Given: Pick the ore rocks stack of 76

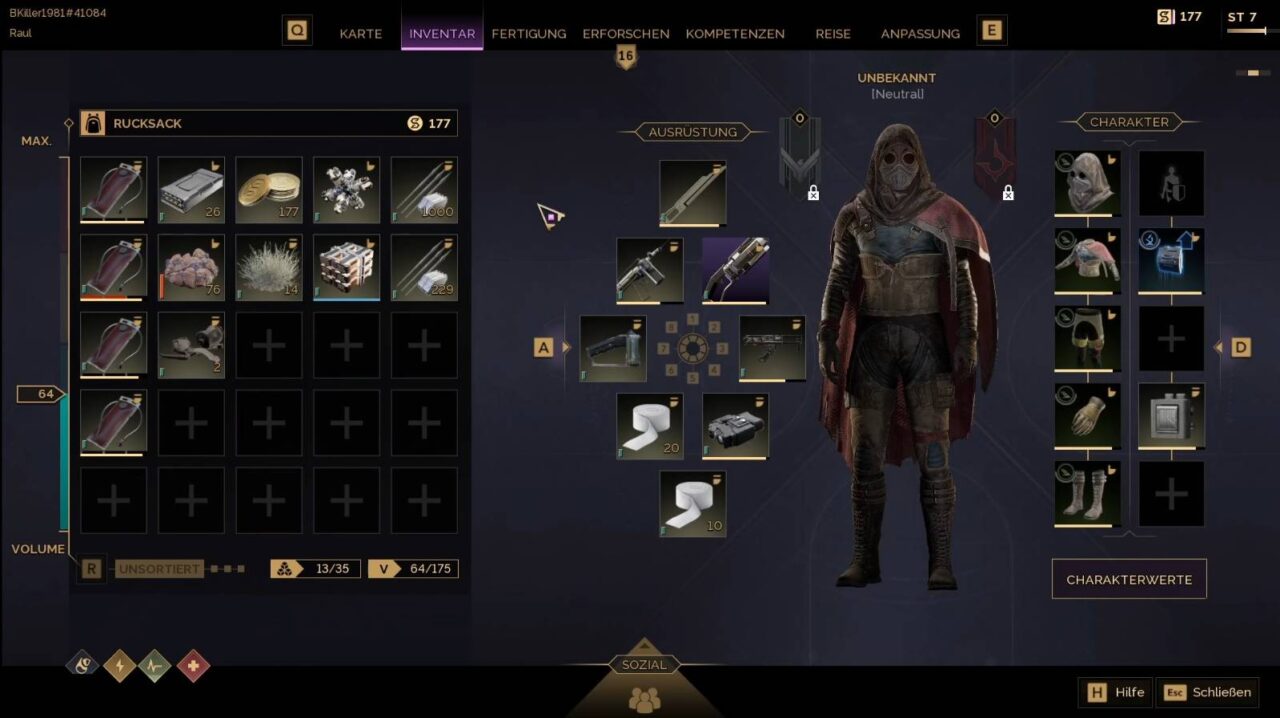Looking at the screenshot, I should pos(191,267).
